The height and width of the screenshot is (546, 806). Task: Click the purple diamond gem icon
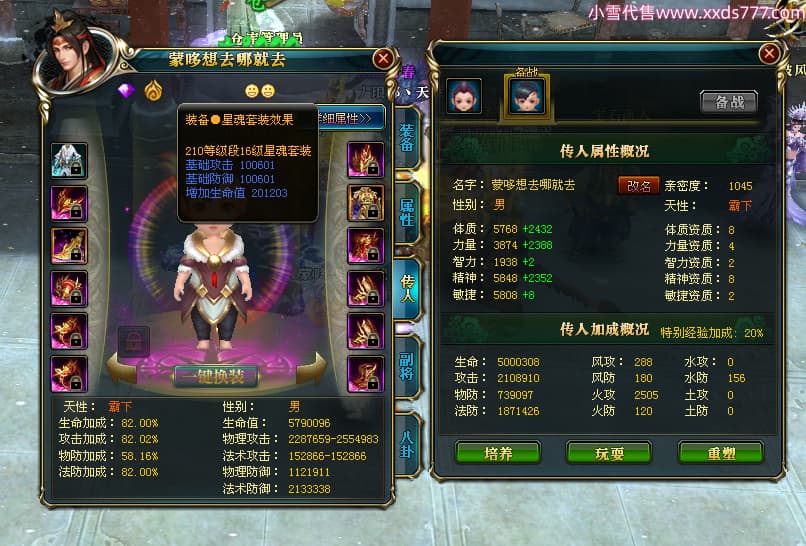(x=126, y=91)
